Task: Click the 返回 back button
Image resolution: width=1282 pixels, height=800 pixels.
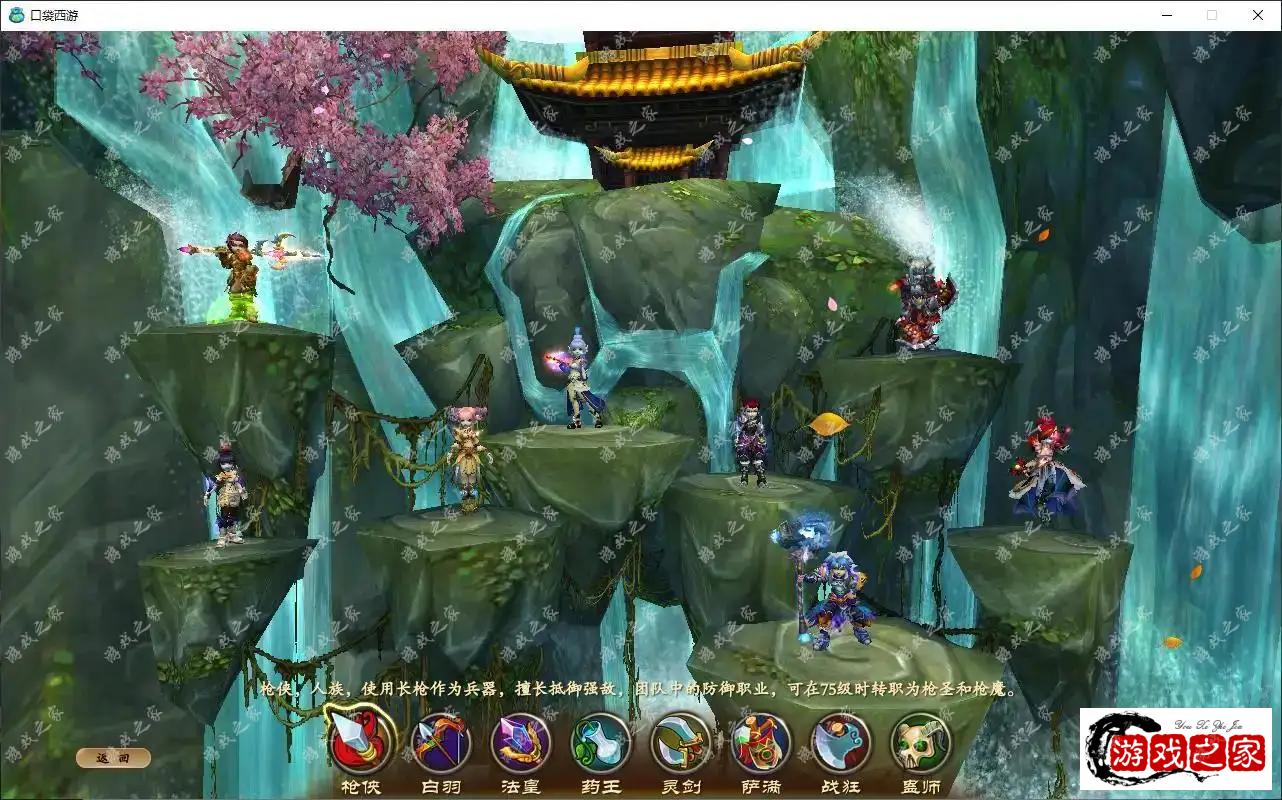Action: coord(113,758)
